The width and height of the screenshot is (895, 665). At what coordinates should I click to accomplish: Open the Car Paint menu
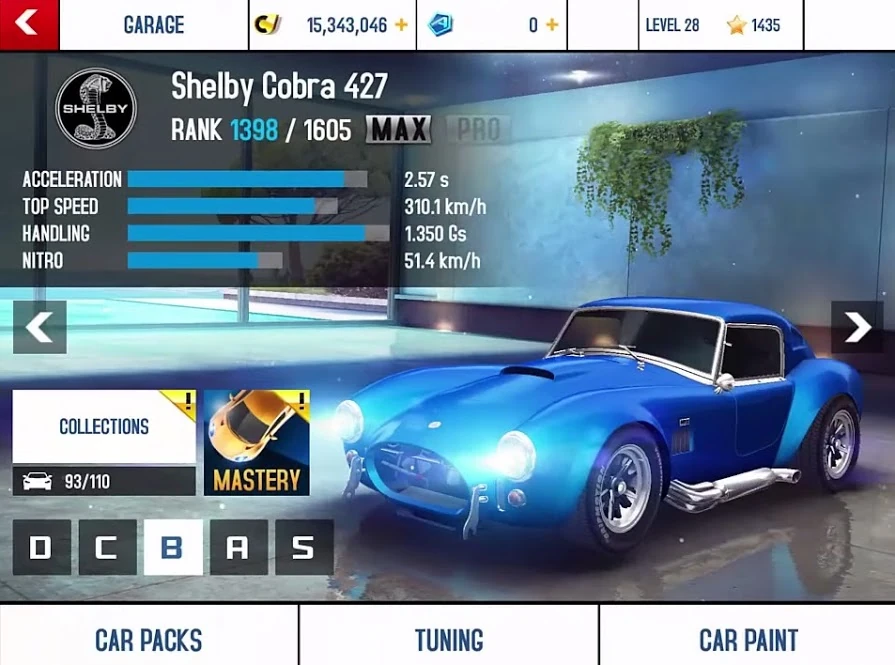(x=748, y=639)
